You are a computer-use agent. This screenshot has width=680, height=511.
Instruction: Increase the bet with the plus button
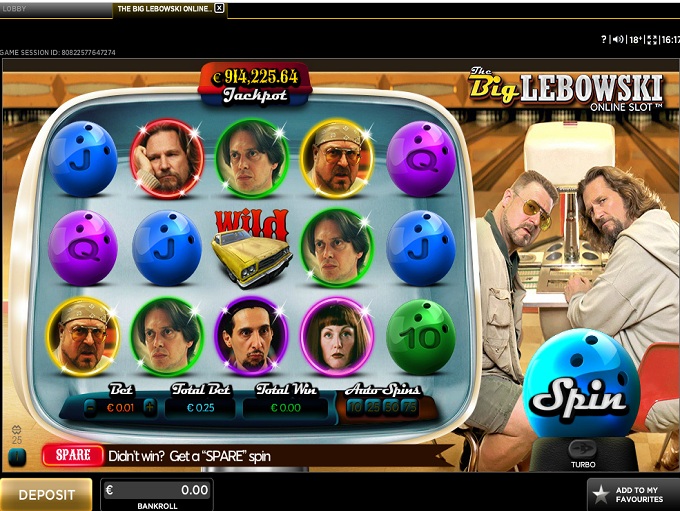(149, 407)
